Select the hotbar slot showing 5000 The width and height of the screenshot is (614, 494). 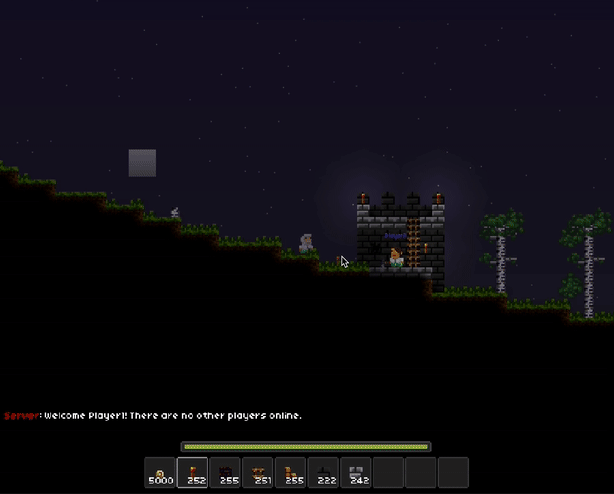tap(160, 472)
